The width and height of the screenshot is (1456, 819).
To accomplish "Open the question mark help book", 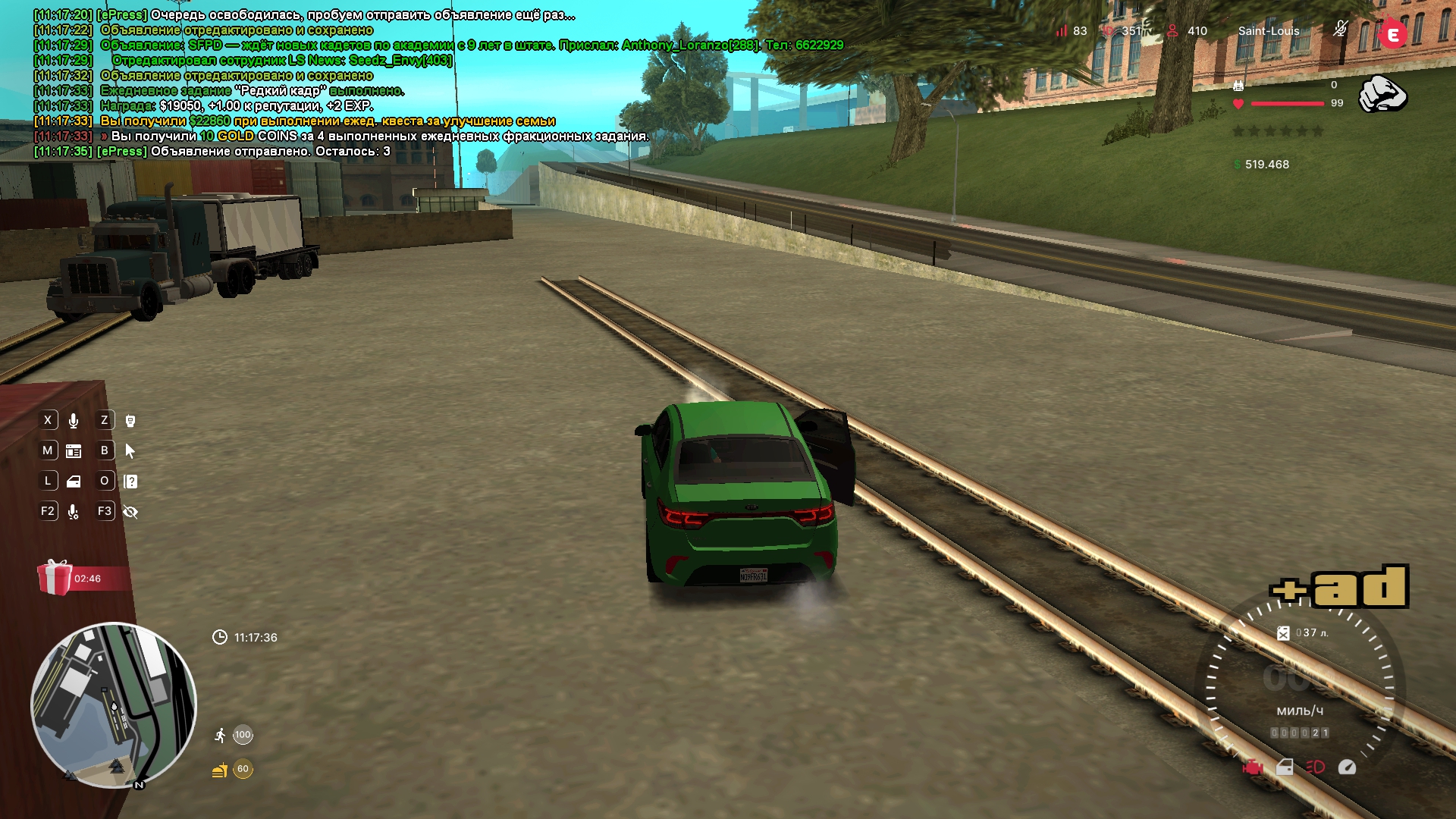I will [x=130, y=482].
